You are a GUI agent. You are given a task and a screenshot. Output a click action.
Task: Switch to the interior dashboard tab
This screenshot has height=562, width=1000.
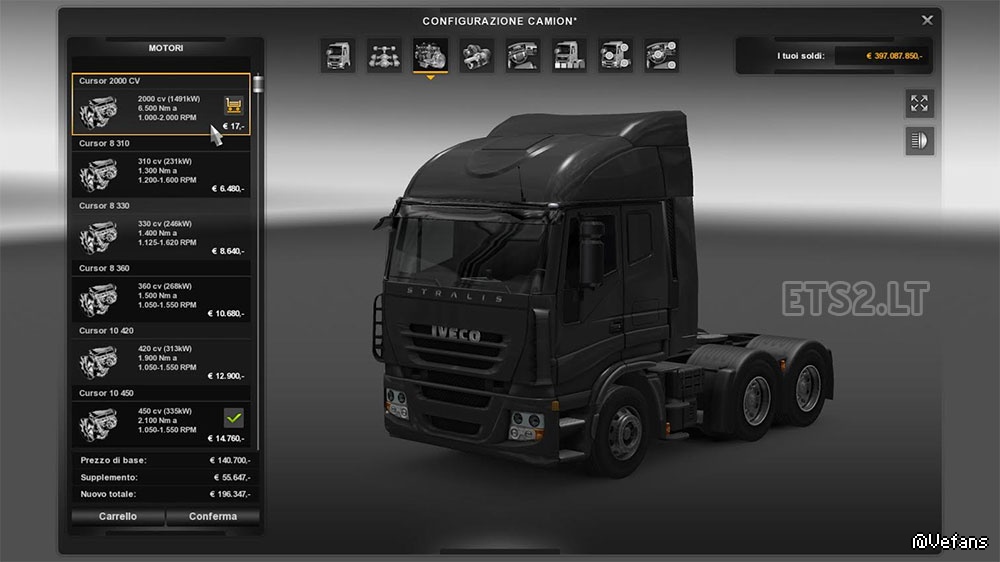click(x=523, y=55)
